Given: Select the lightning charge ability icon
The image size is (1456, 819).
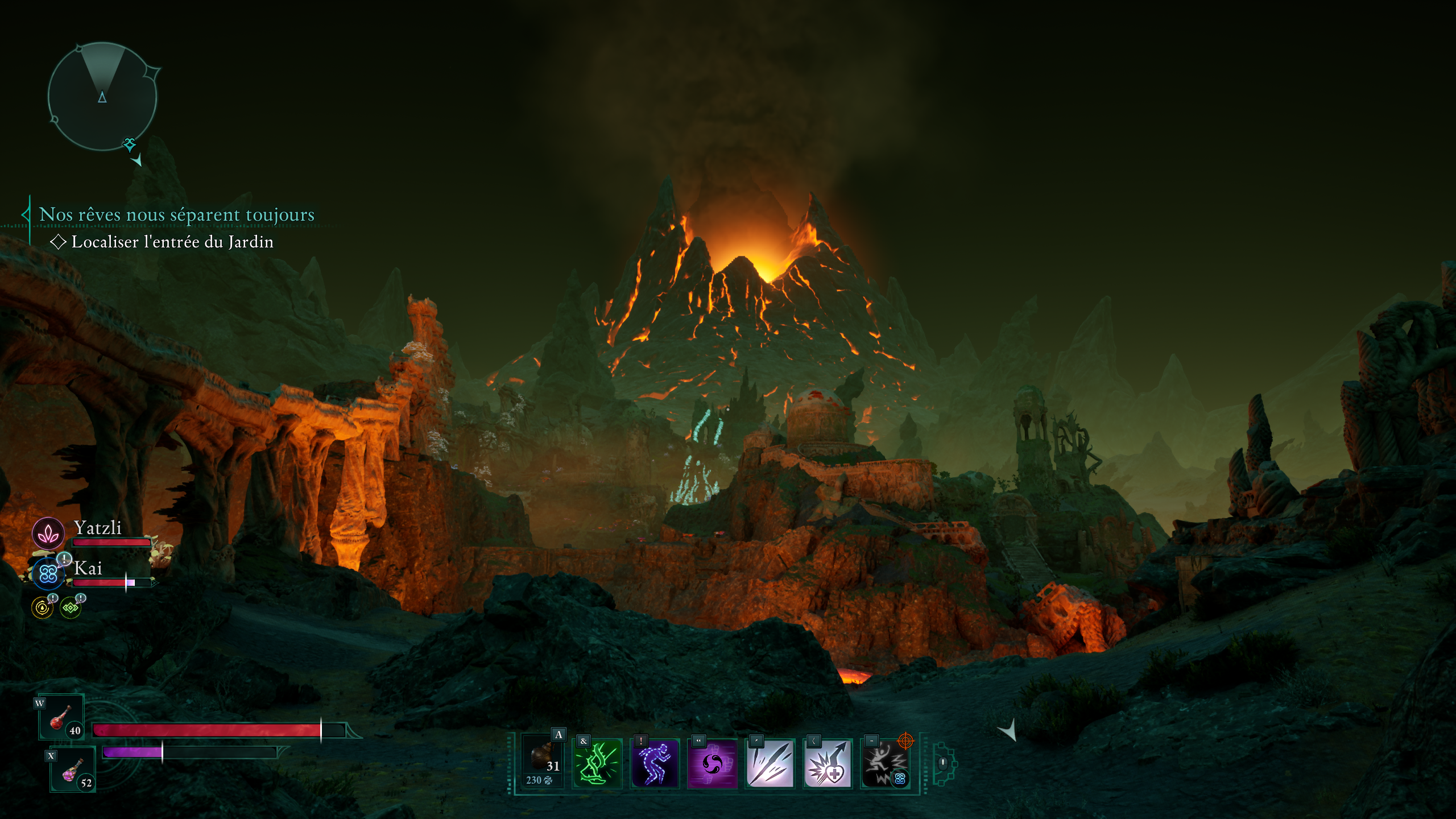Looking at the screenshot, I should click(887, 762).
